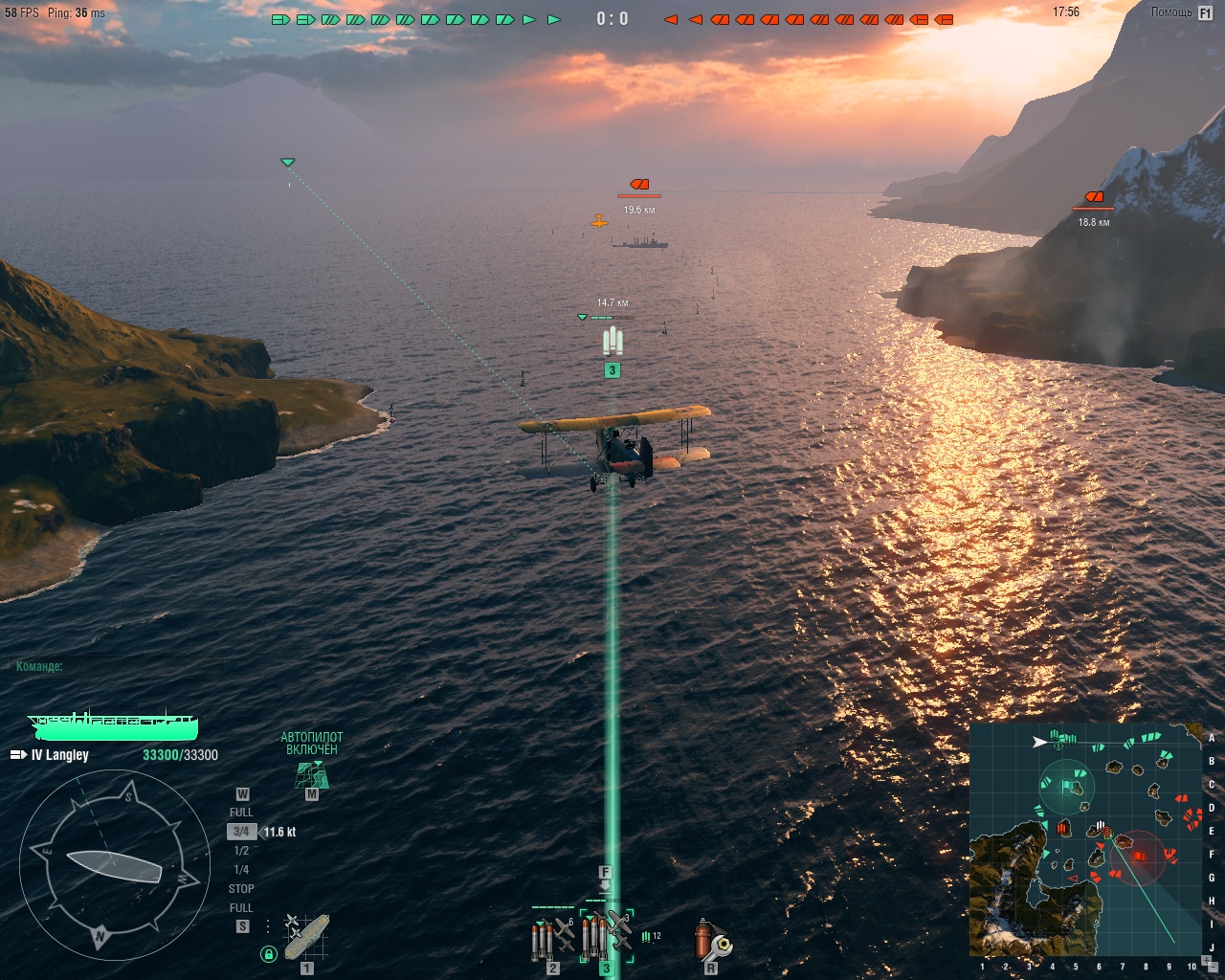Activate the Damage Control Party consumable

tap(711, 940)
